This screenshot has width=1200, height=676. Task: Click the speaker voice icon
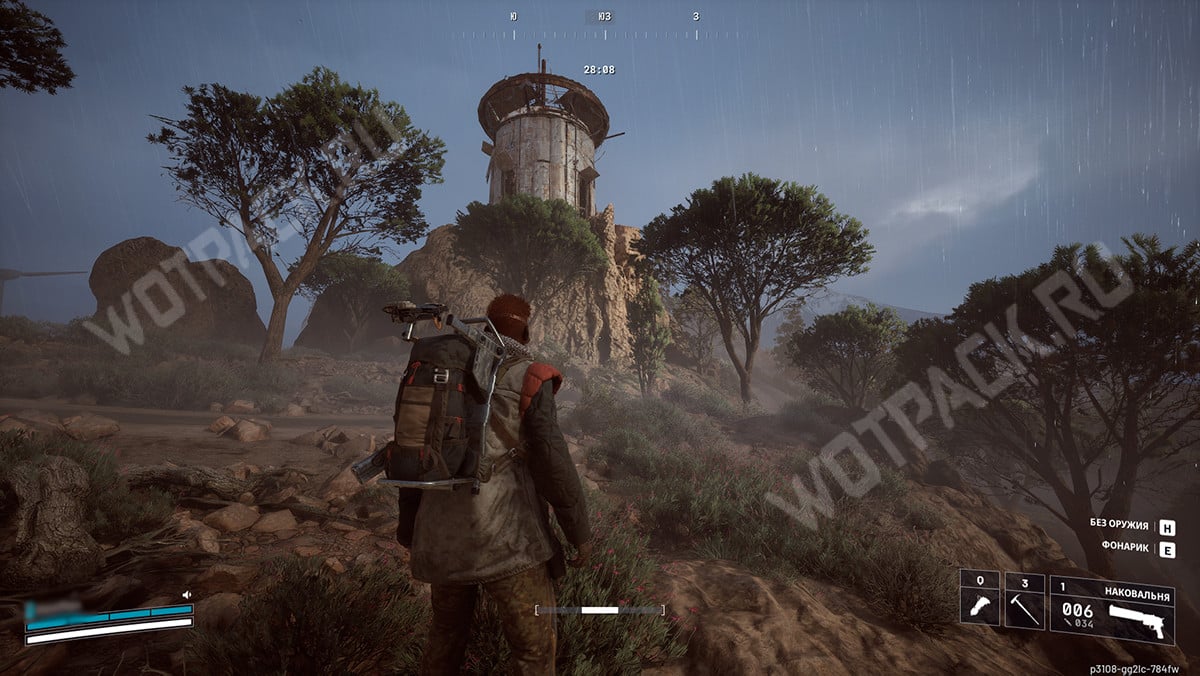pos(186,595)
